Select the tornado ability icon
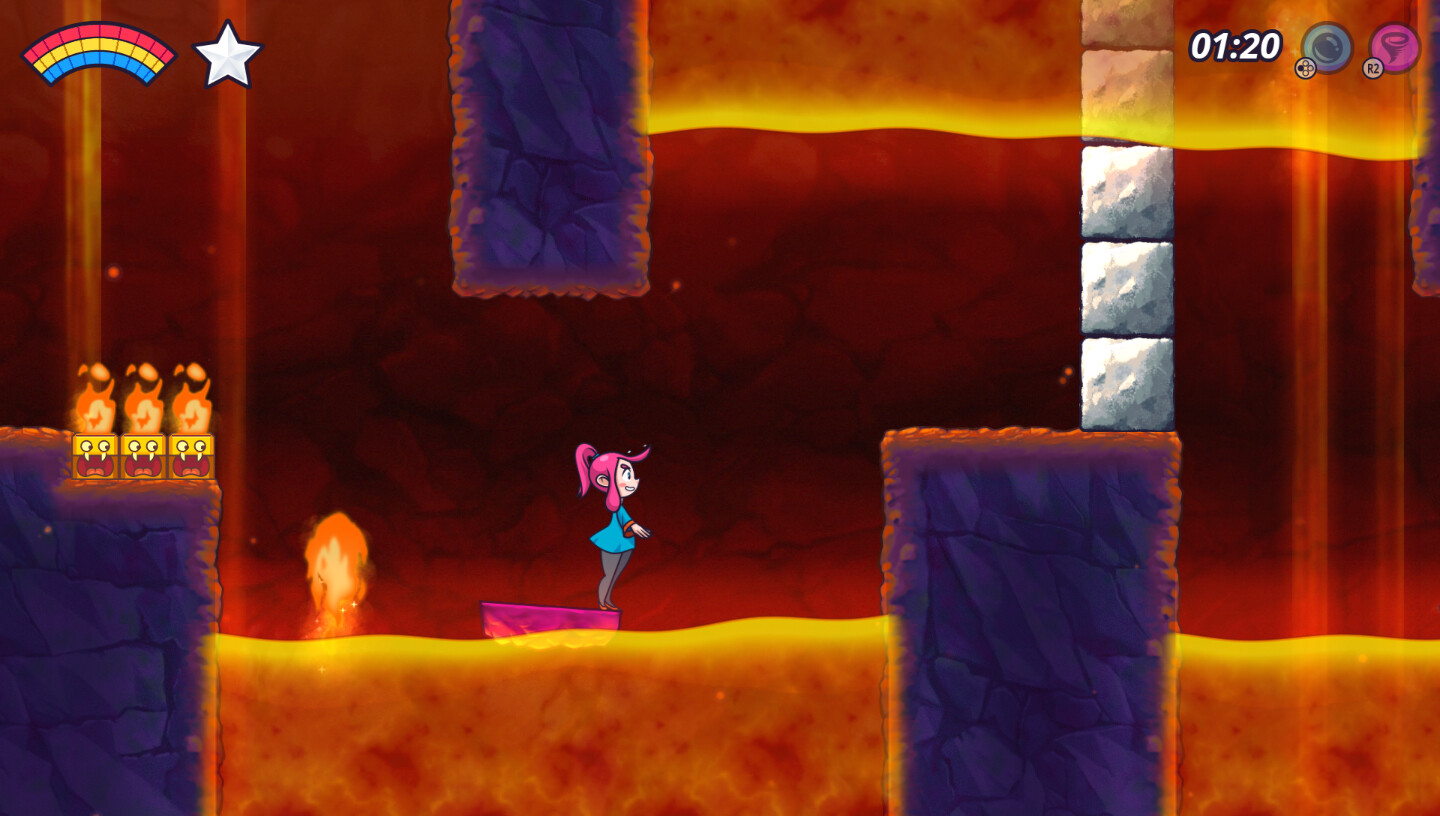 [1393, 45]
